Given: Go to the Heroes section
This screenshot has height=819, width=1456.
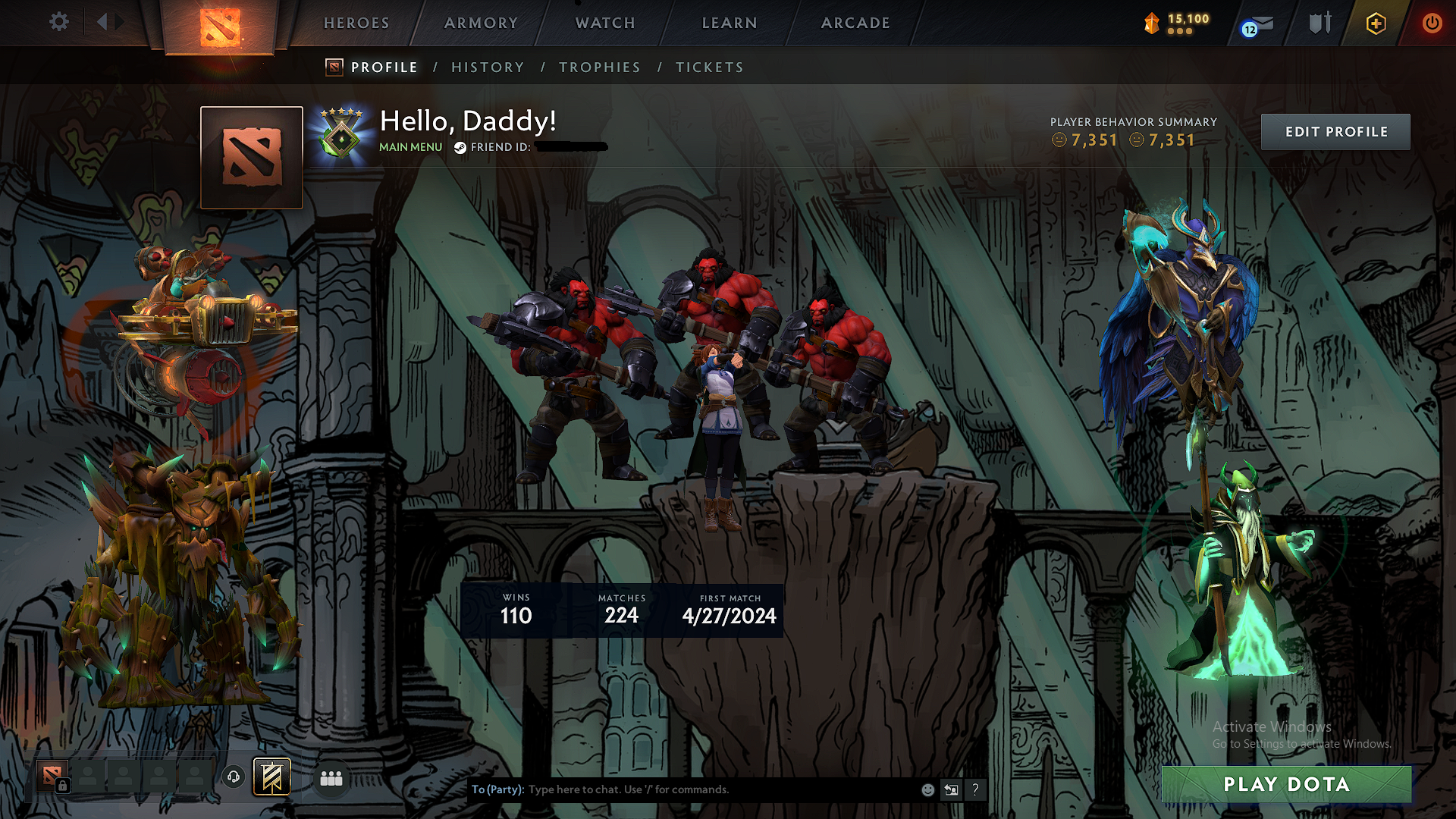Looking at the screenshot, I should (356, 23).
